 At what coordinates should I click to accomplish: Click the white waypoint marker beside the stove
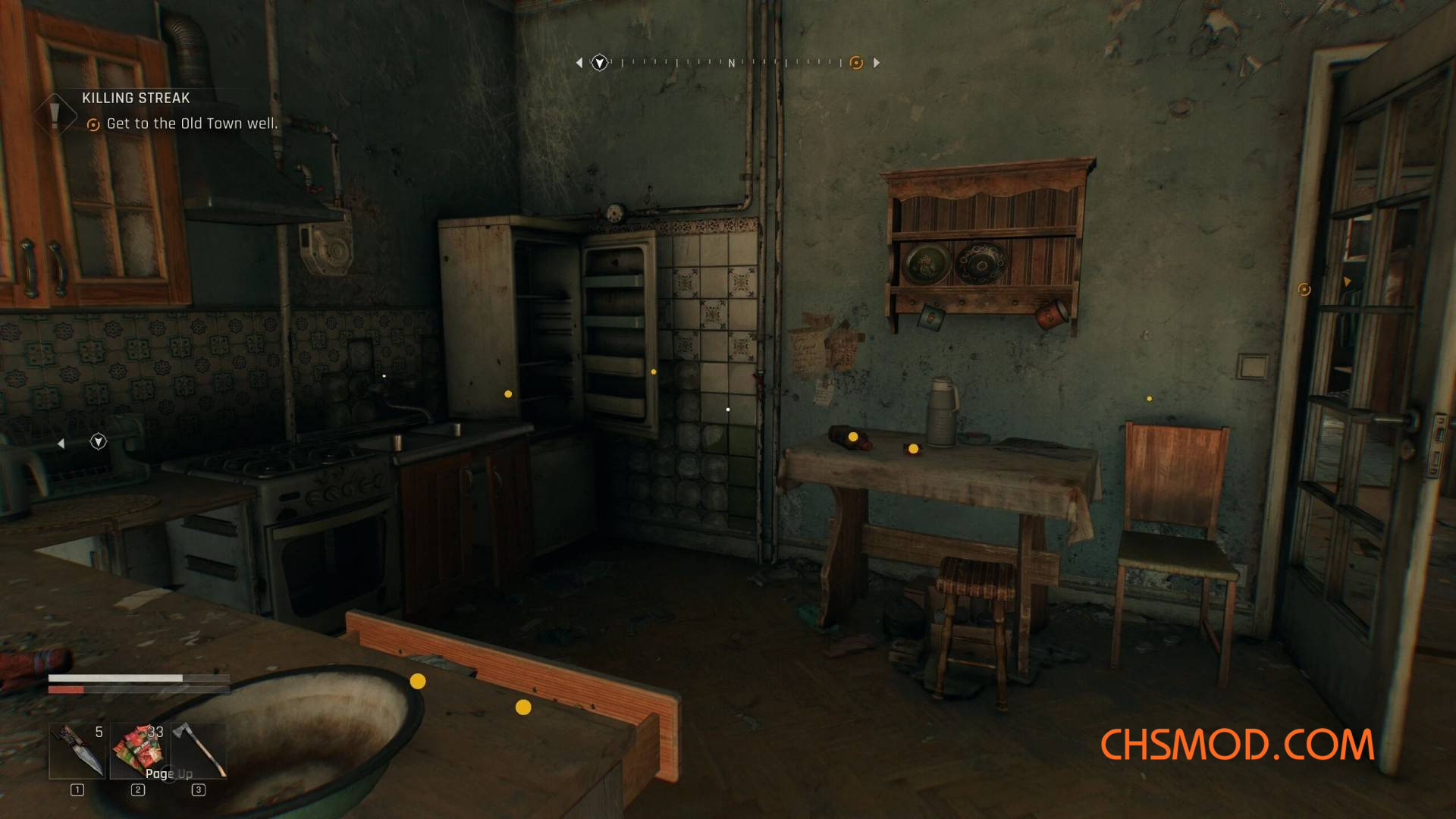pos(99,441)
